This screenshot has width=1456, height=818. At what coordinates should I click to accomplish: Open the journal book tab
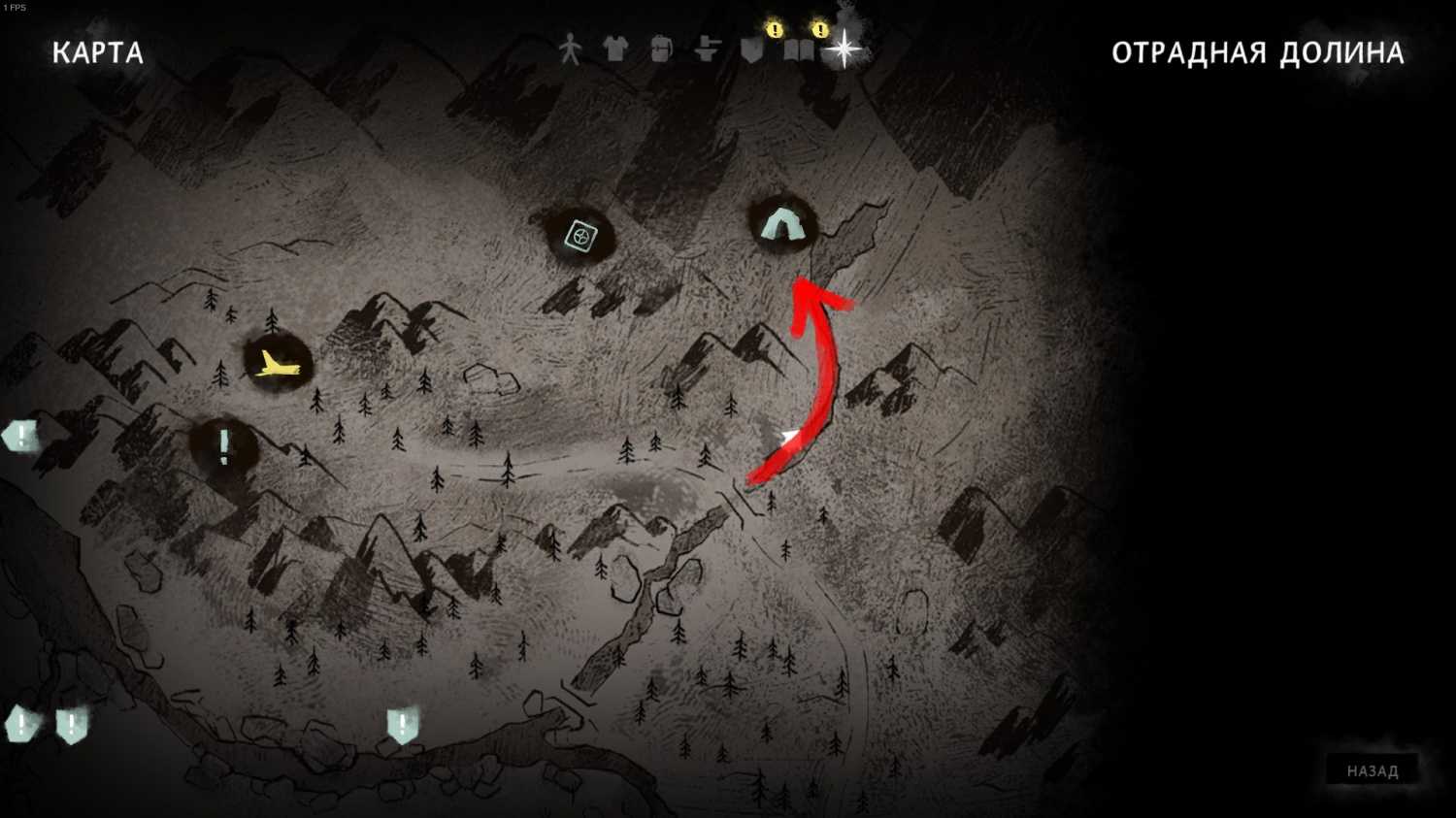pos(799,49)
